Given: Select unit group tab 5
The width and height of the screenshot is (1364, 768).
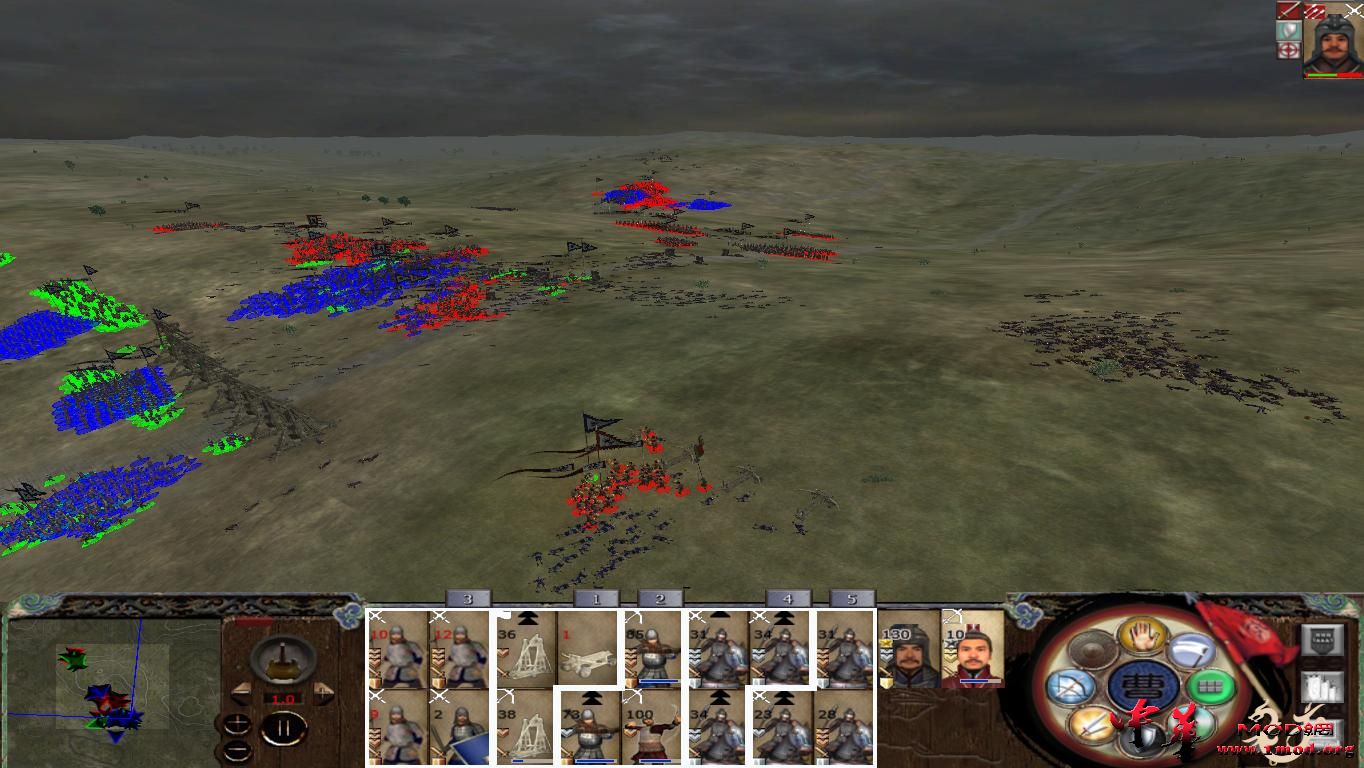Looking at the screenshot, I should pyautogui.click(x=853, y=599).
